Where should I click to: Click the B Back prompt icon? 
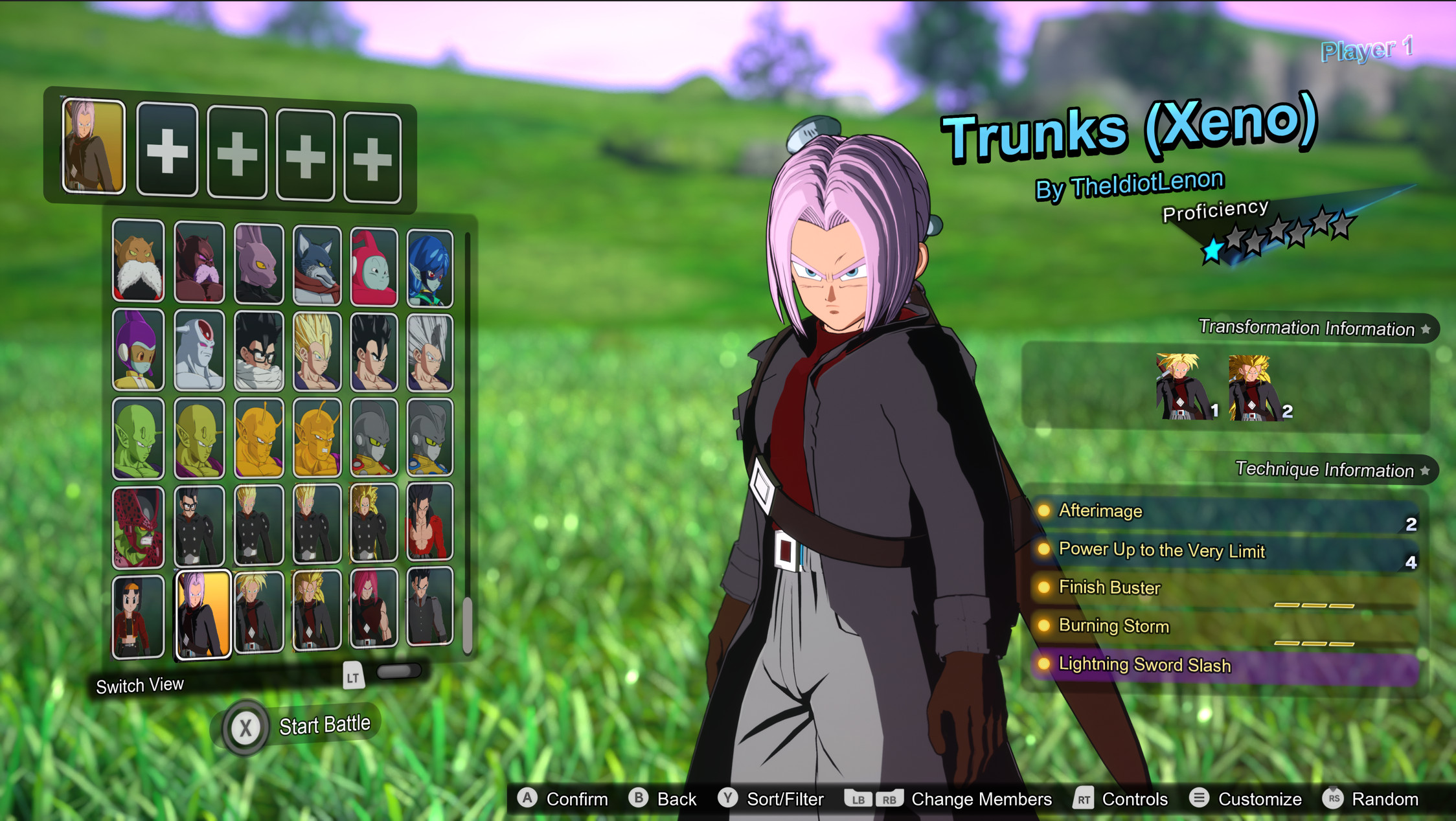(x=637, y=799)
